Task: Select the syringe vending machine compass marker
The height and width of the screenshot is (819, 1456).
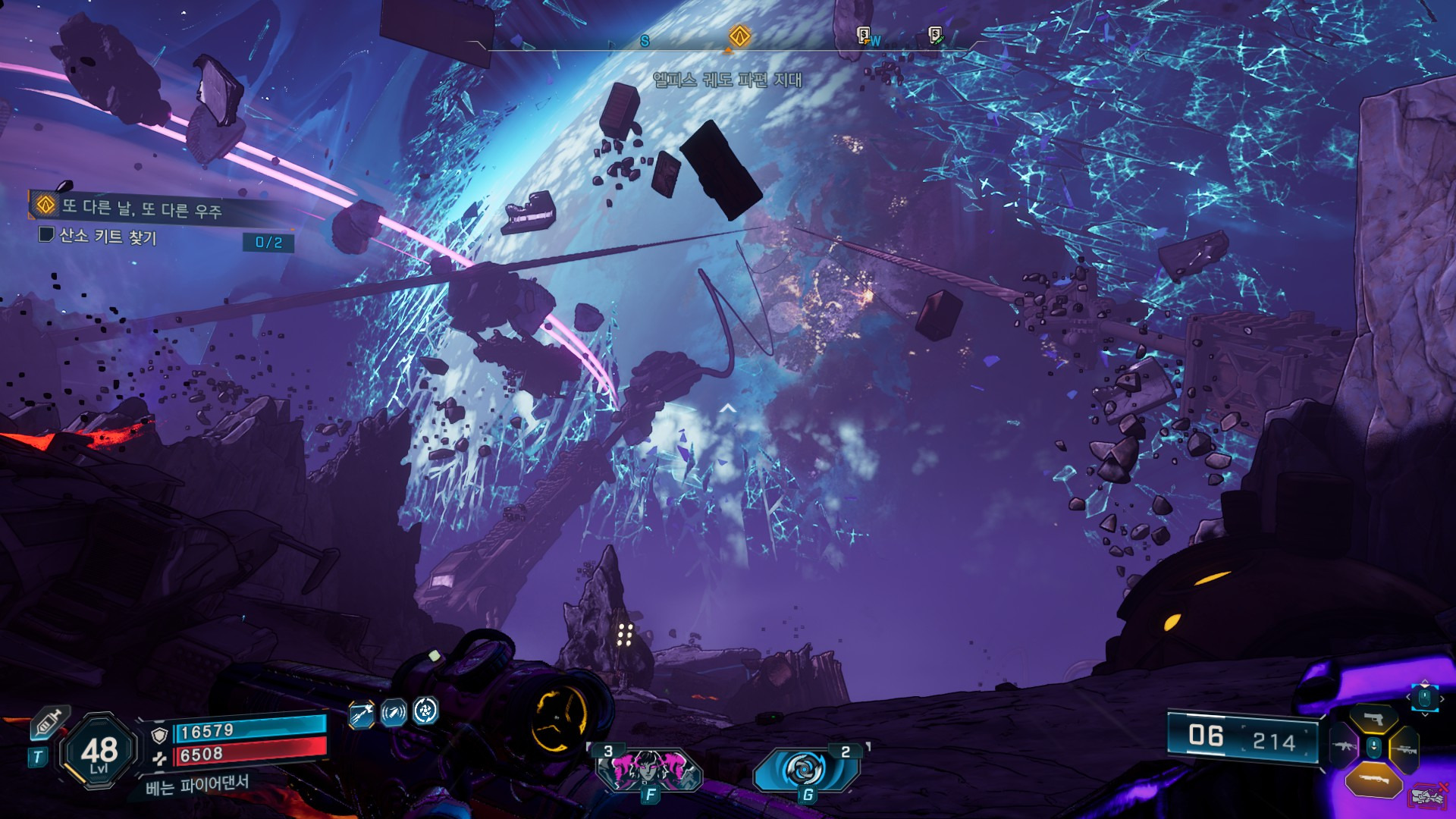Action: coord(936,35)
